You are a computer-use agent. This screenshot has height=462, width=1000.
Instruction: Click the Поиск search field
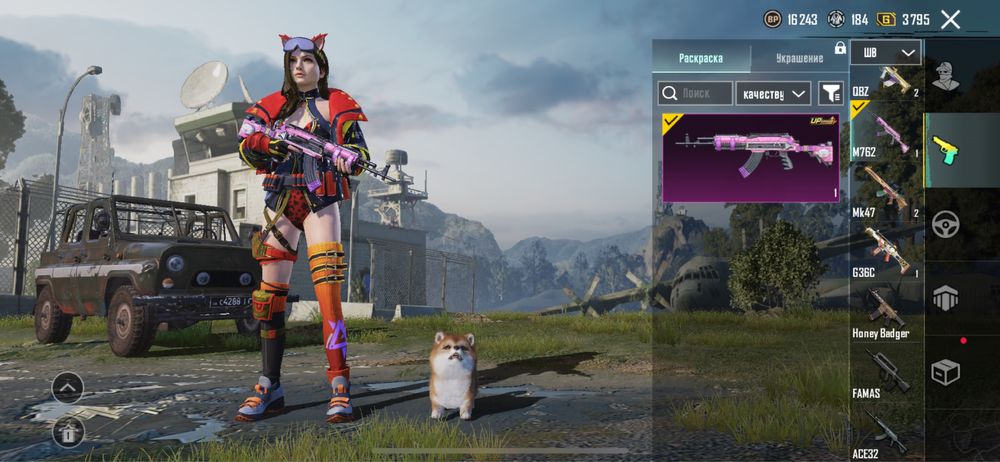click(x=695, y=93)
